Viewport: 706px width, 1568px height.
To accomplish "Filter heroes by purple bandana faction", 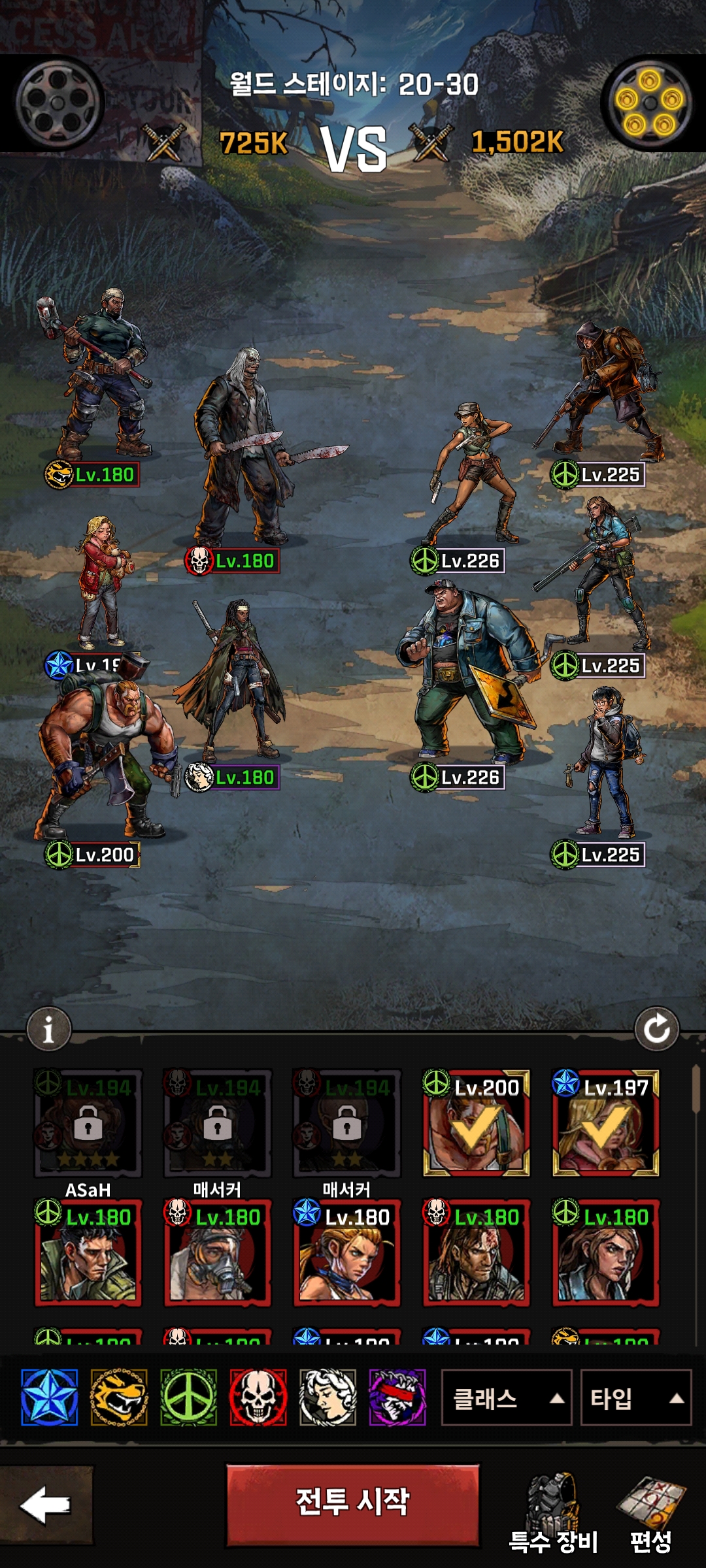I will (397, 1397).
